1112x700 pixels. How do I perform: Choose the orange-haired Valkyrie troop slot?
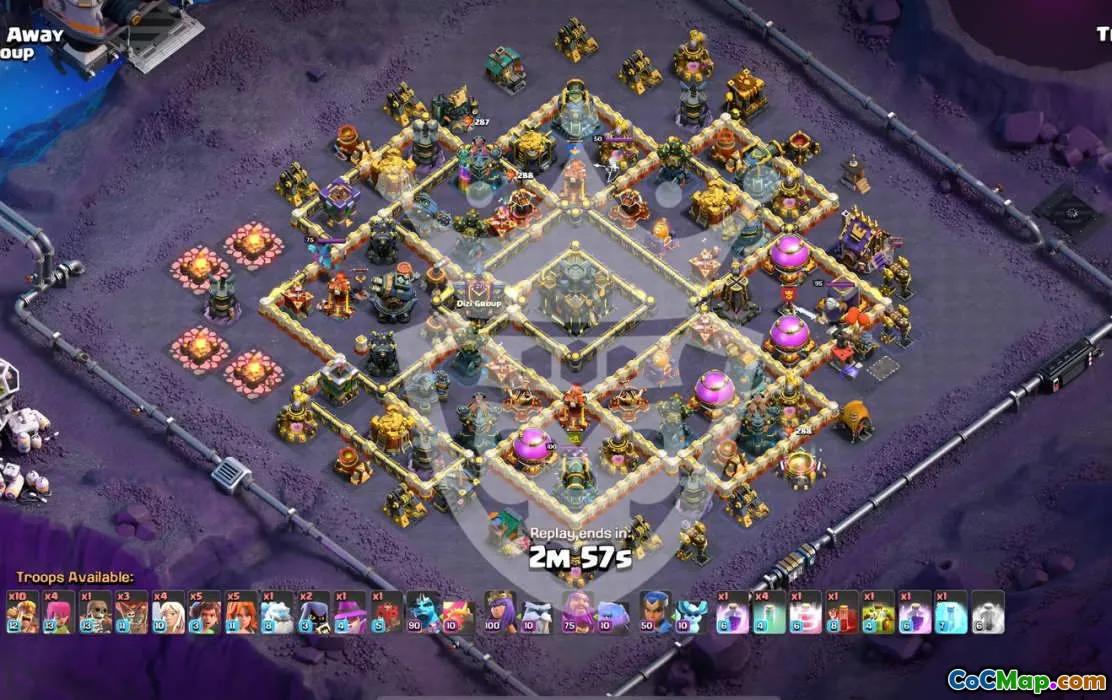[x=240, y=612]
